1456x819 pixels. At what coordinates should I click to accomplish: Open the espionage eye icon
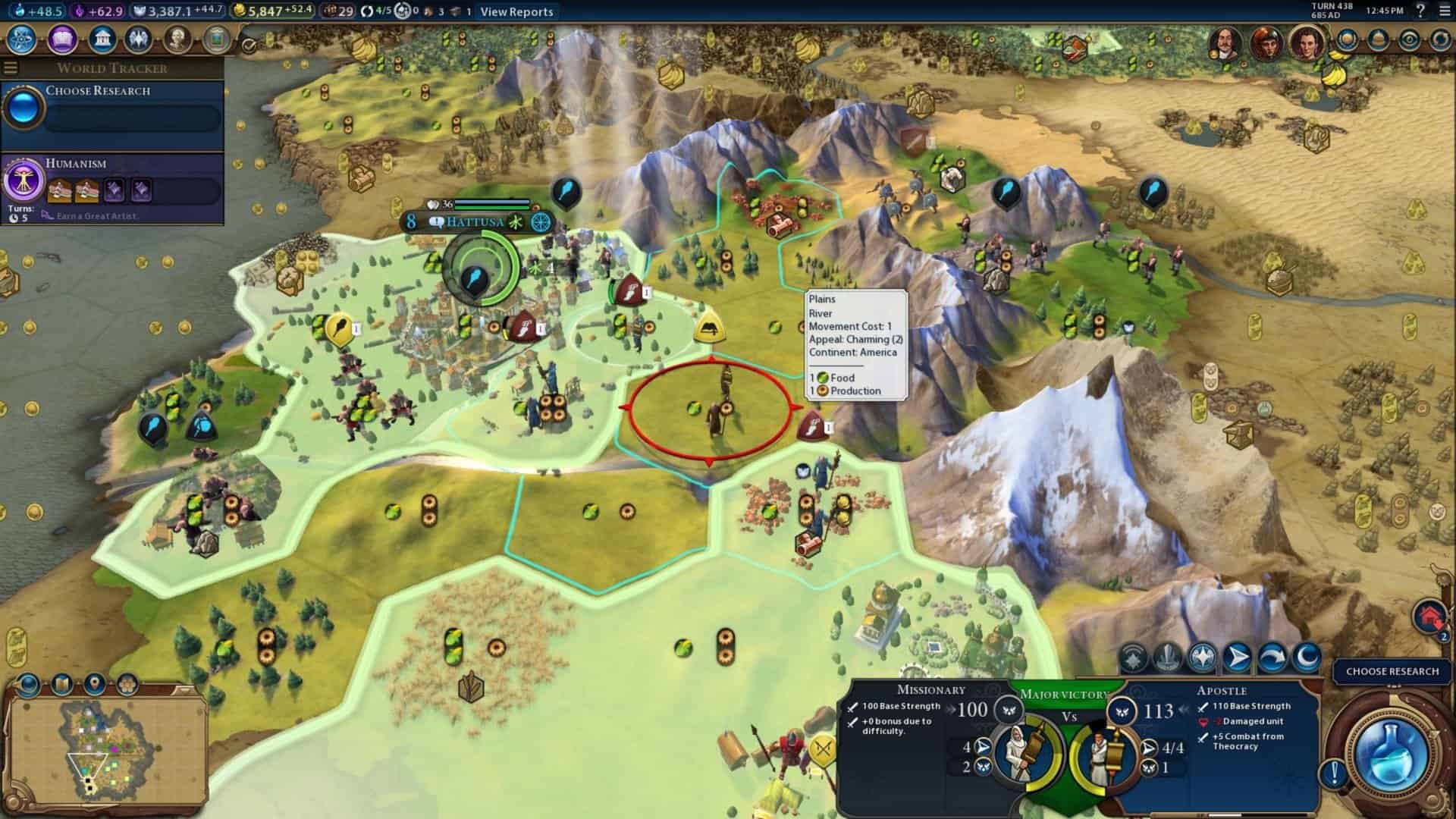point(1409,40)
